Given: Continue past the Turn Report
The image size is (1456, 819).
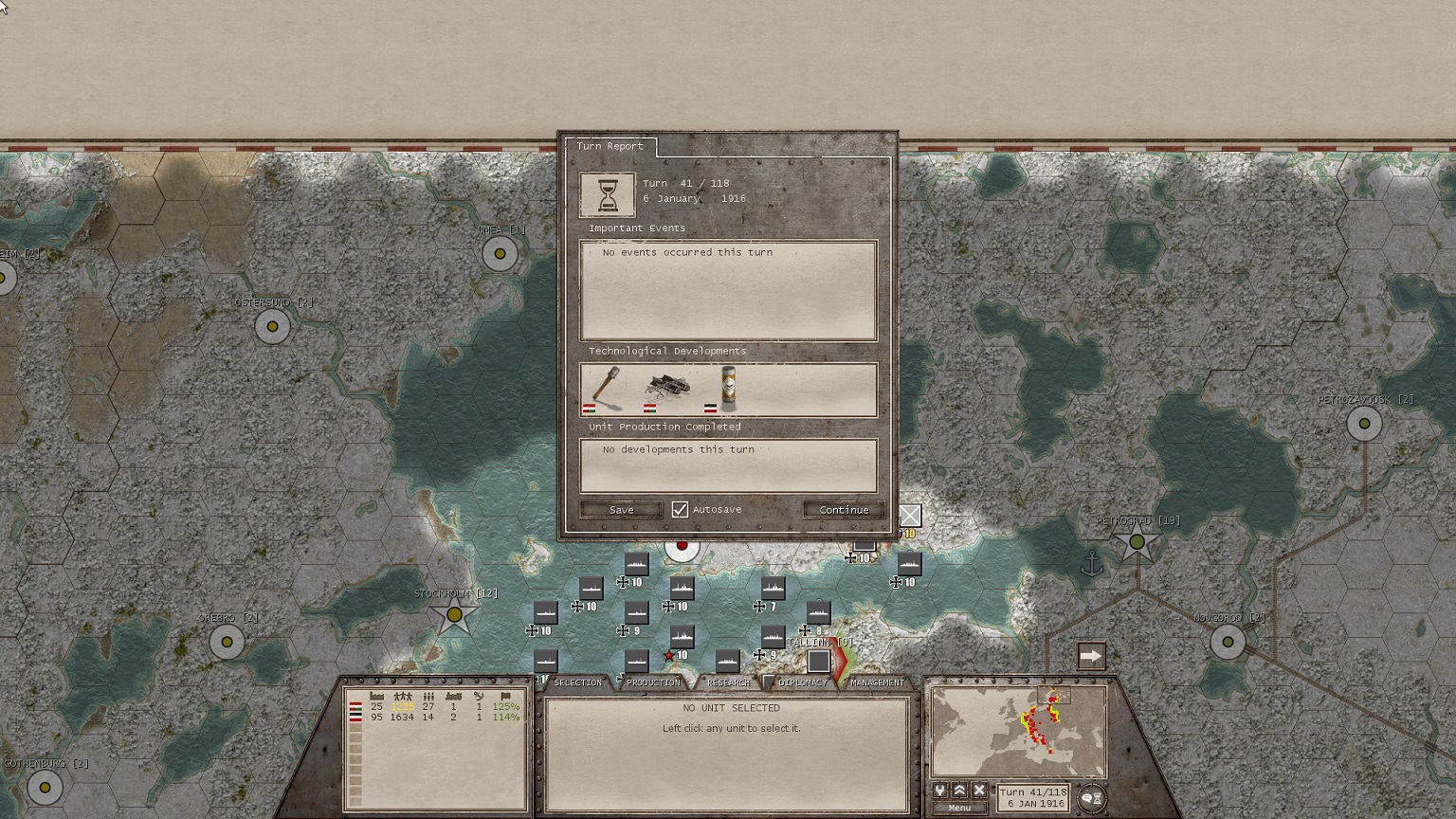Looking at the screenshot, I should click(x=844, y=510).
